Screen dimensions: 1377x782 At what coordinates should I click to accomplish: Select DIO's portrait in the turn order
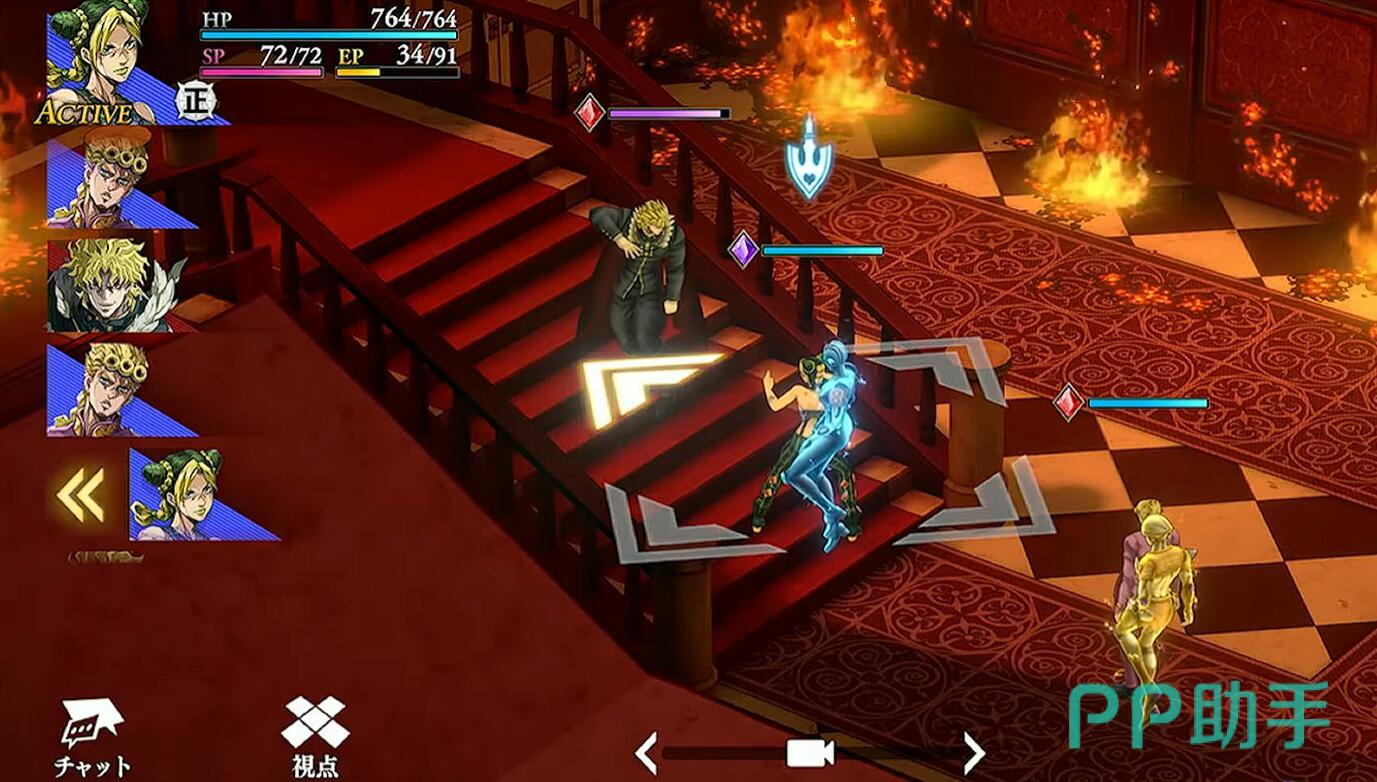click(110, 285)
